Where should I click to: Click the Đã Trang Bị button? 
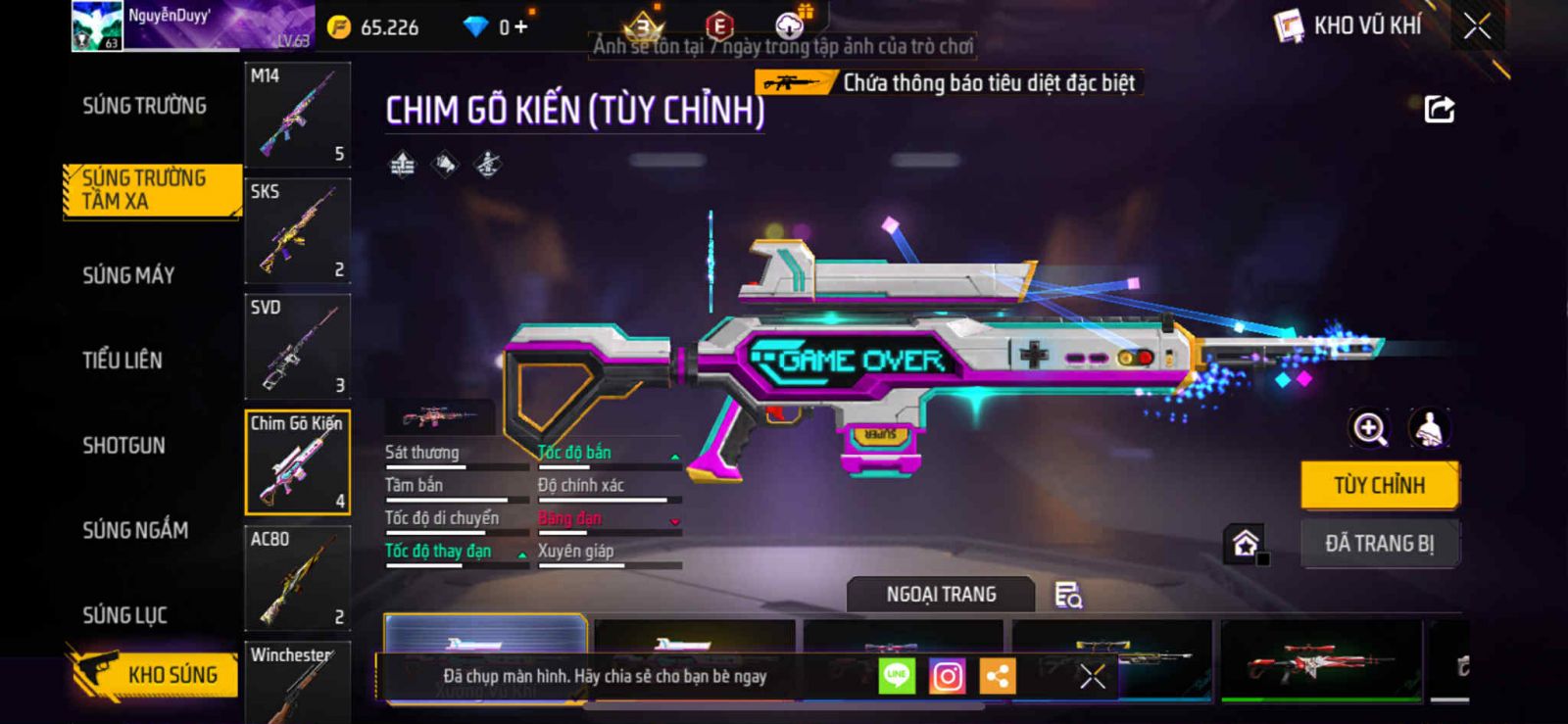(1379, 544)
